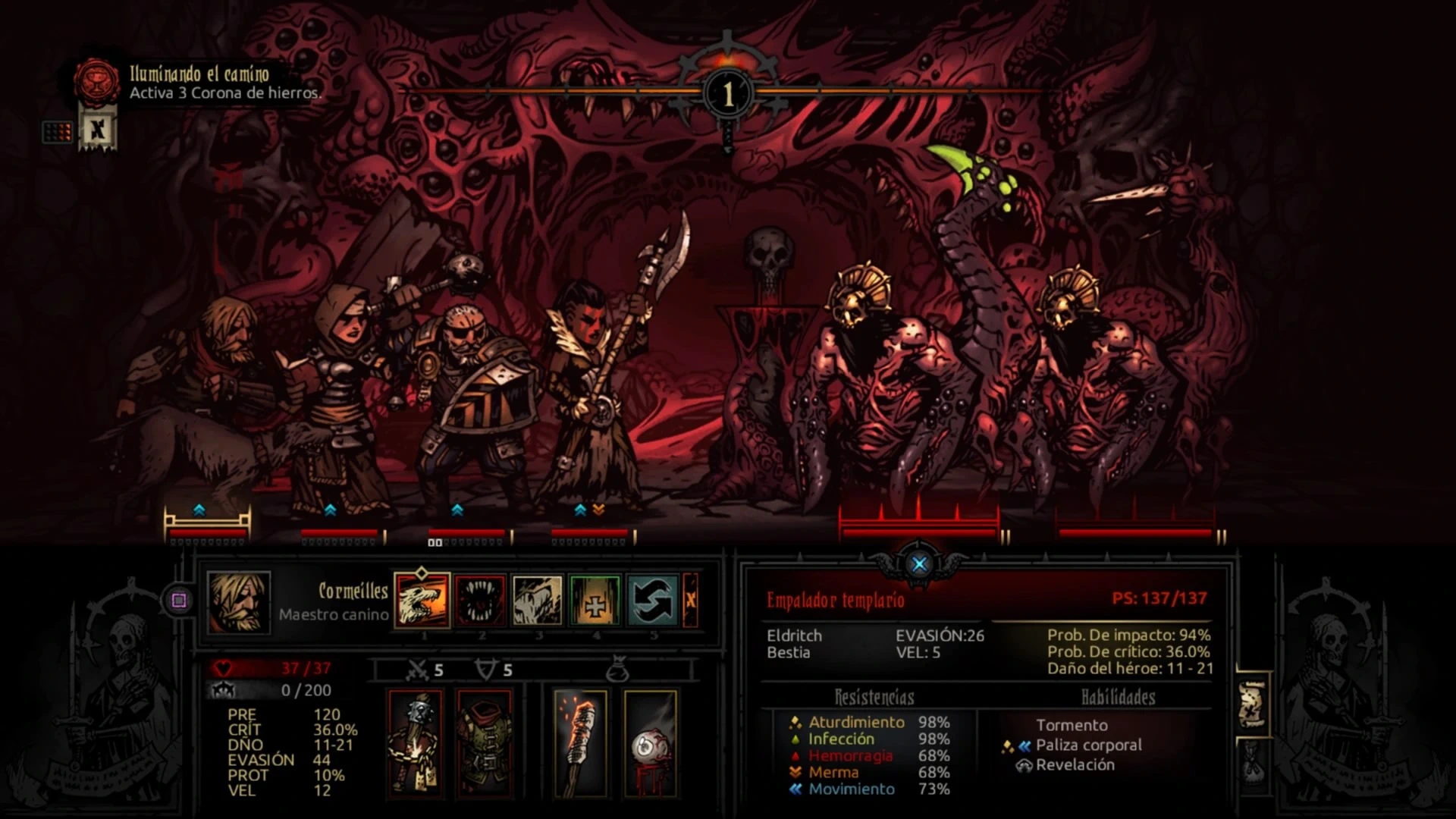The width and height of the screenshot is (1456, 819).
Task: Close the Empalador templario info panel
Action: pyautogui.click(x=919, y=564)
